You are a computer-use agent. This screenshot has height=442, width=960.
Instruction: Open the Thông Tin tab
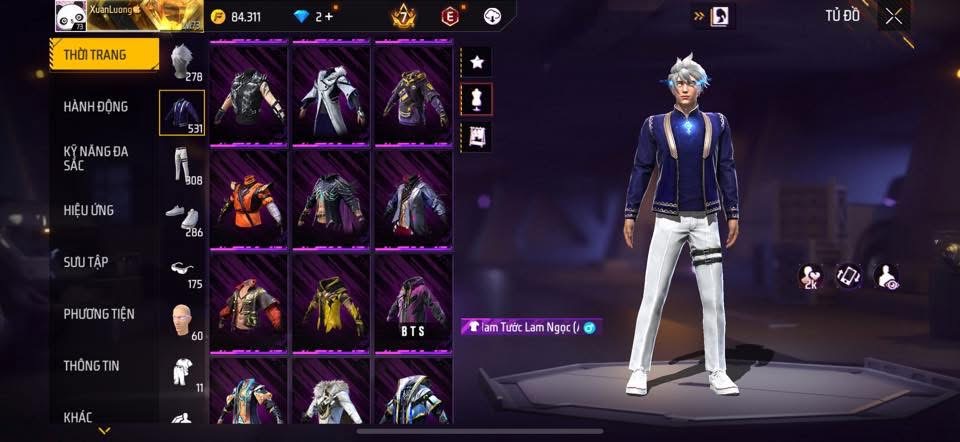[91, 365]
